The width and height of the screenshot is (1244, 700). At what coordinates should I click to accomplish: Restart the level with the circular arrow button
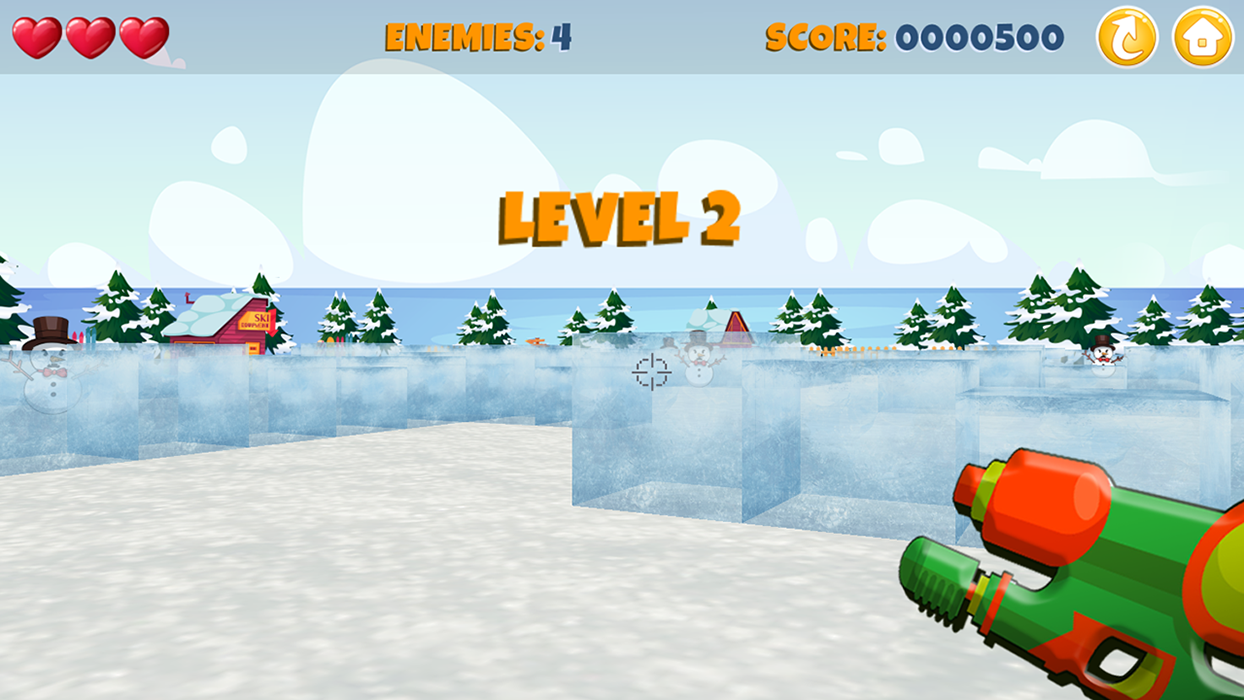coord(1126,37)
